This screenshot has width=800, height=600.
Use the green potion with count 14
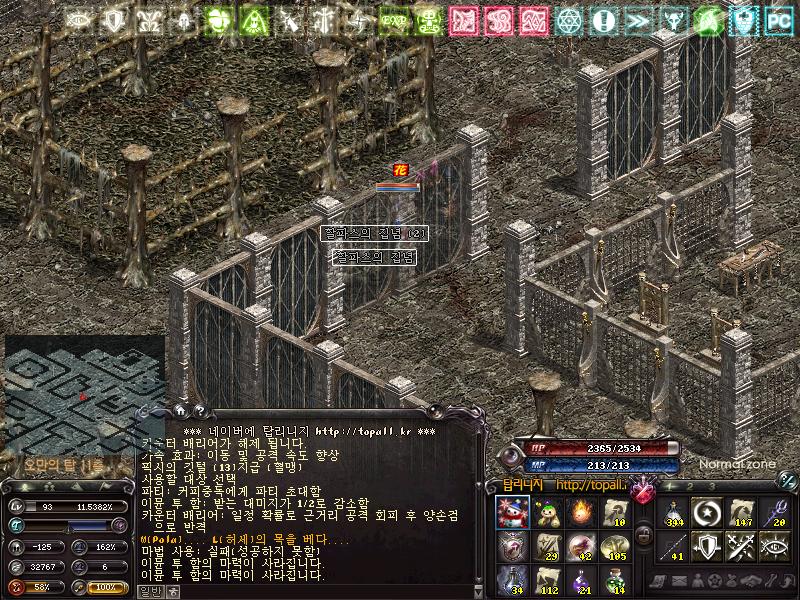tap(616, 579)
